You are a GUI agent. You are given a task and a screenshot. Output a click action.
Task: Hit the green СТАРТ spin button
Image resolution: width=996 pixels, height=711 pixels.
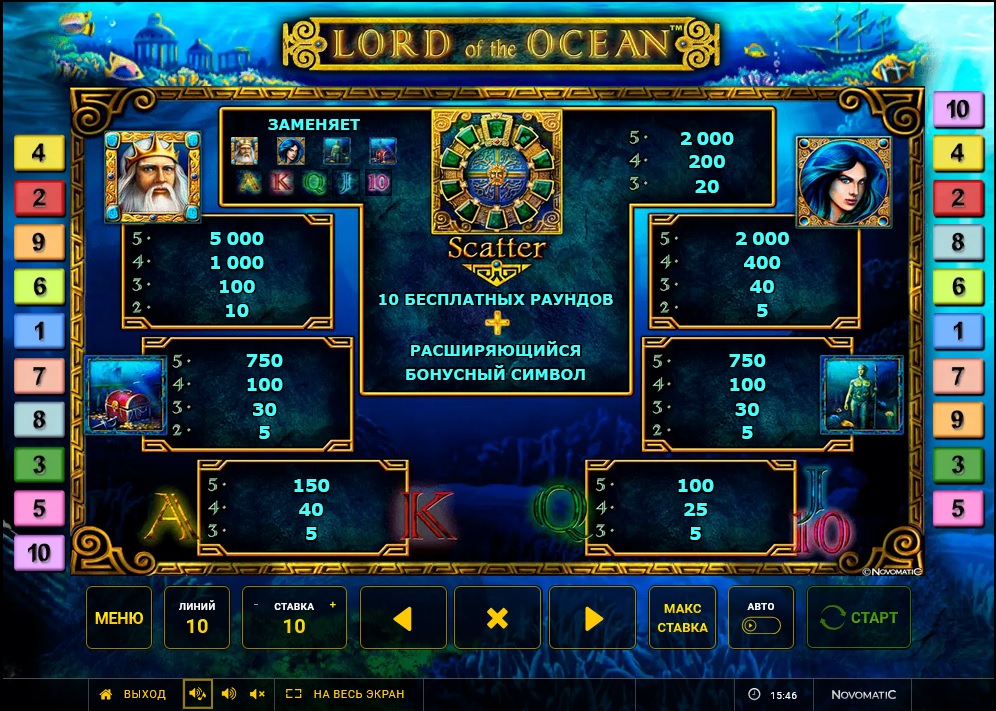859,618
